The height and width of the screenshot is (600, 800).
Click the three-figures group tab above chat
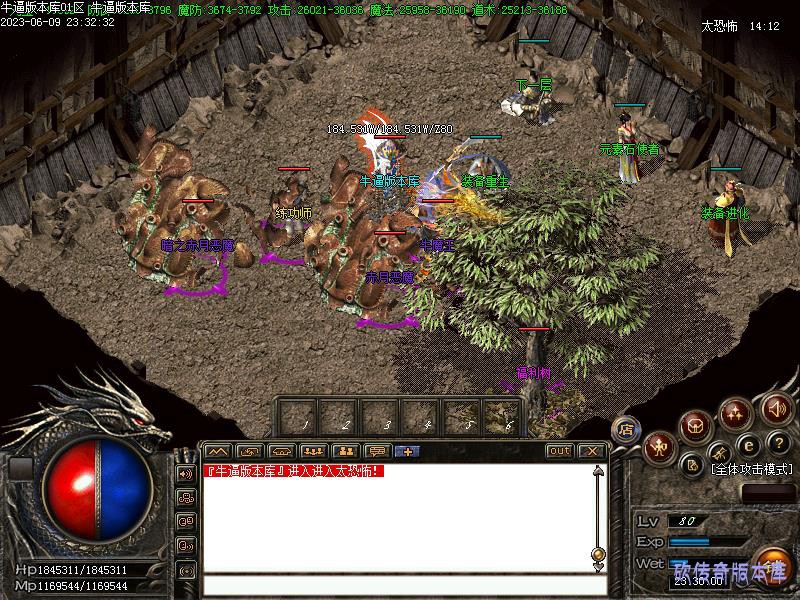313,451
